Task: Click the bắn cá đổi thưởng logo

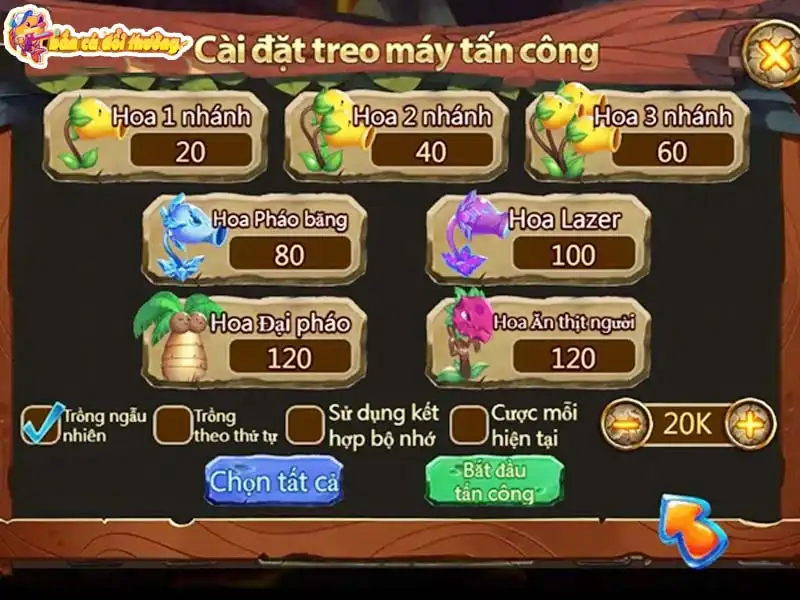Action: 95,40
